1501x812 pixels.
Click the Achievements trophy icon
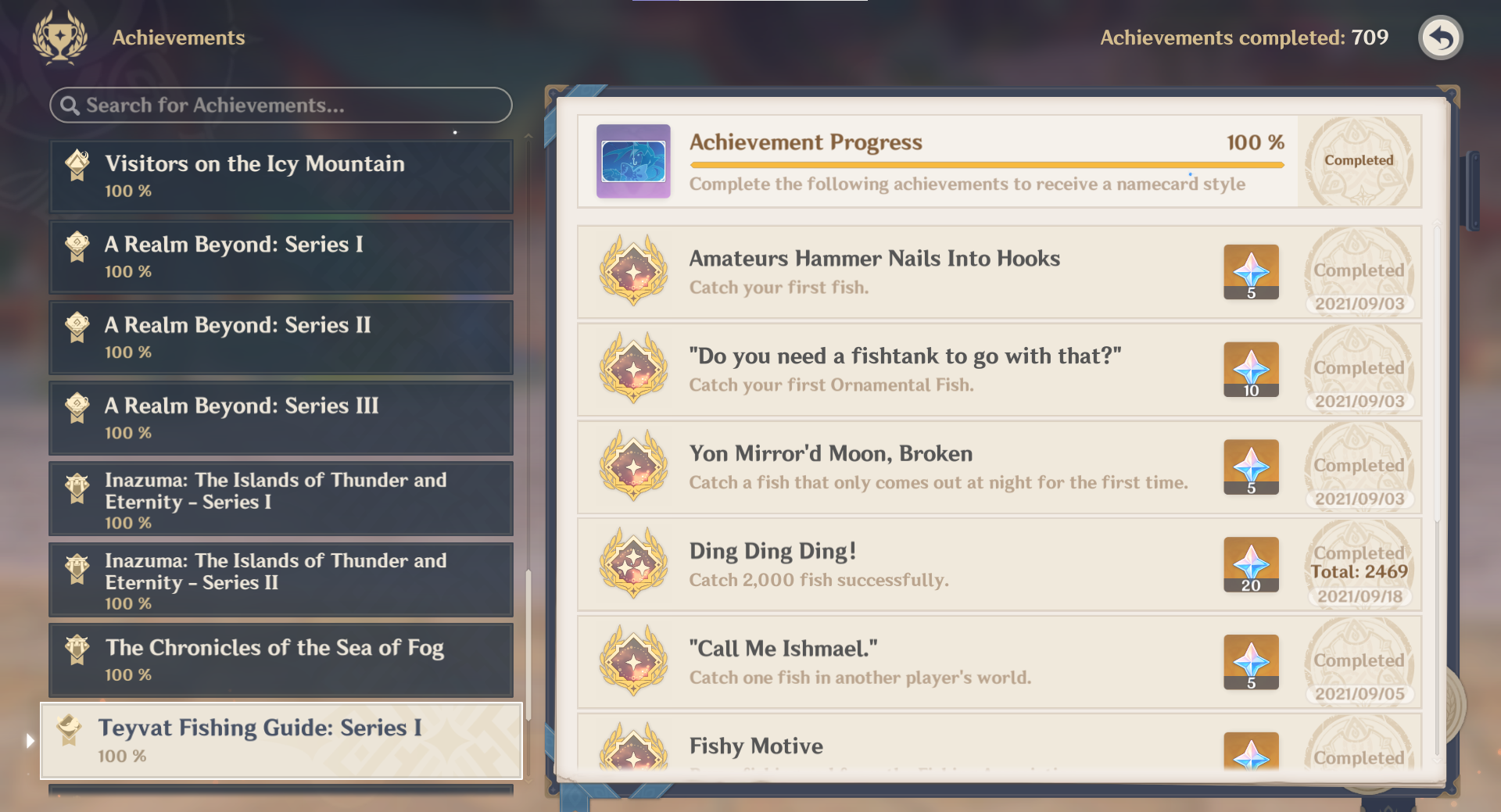tap(58, 37)
